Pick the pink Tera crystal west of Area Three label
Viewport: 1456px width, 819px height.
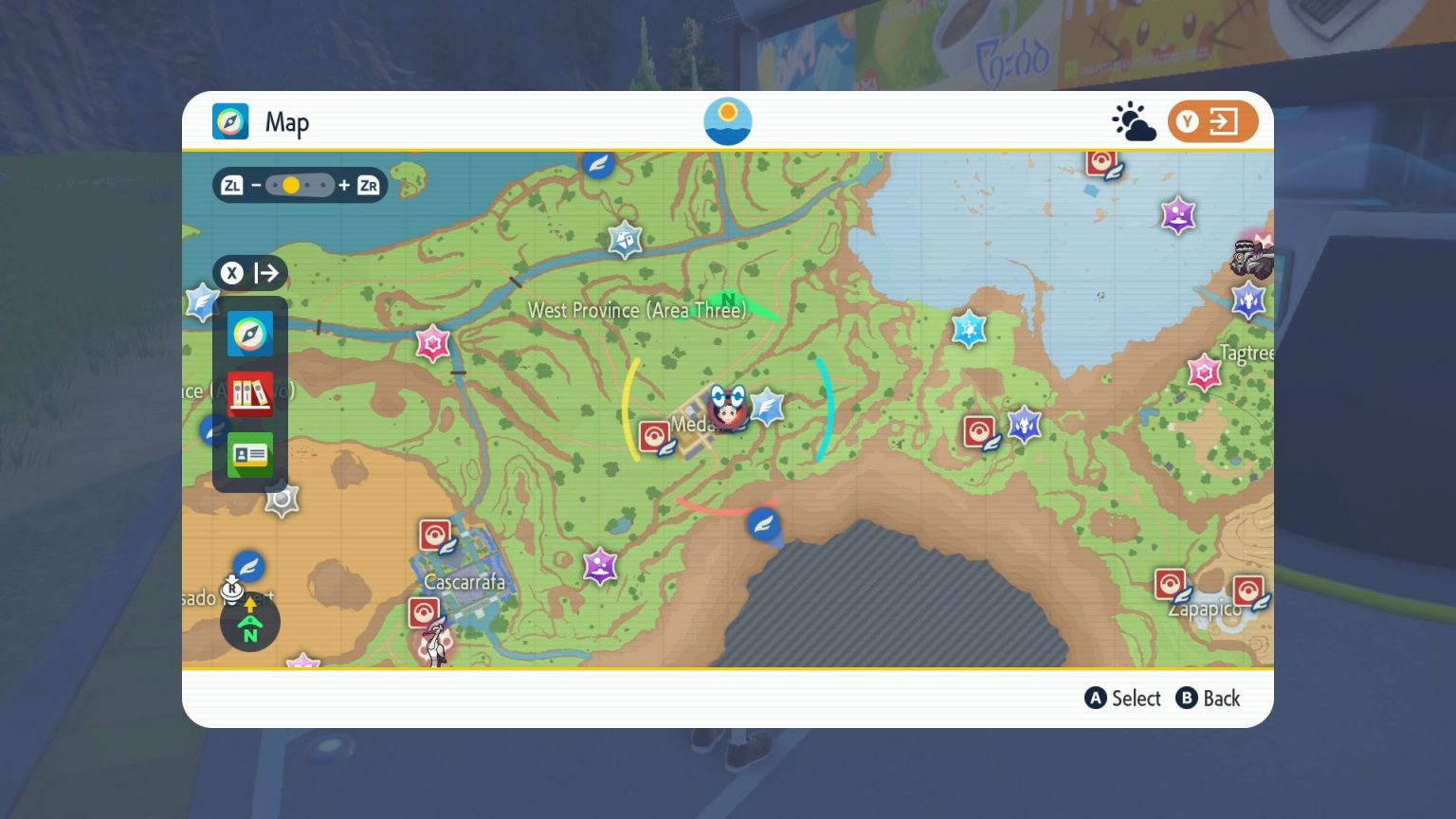click(432, 343)
